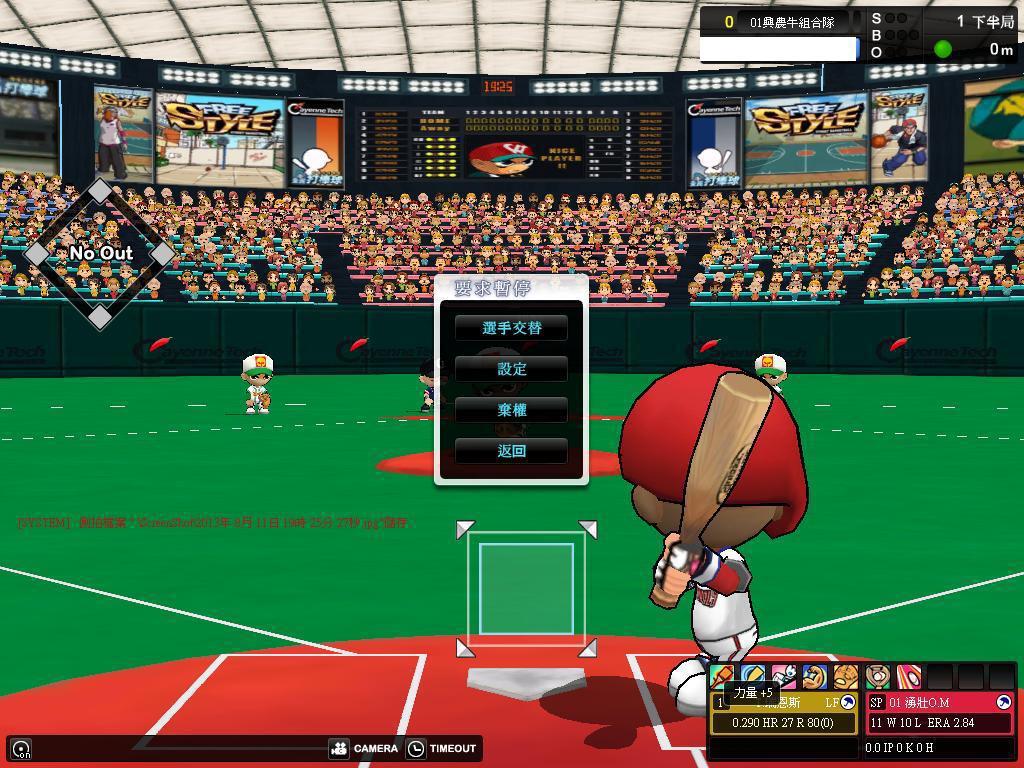Viewport: 1024px width, 768px height.
Task: Select the baseball glove skill icon
Action: (846, 677)
